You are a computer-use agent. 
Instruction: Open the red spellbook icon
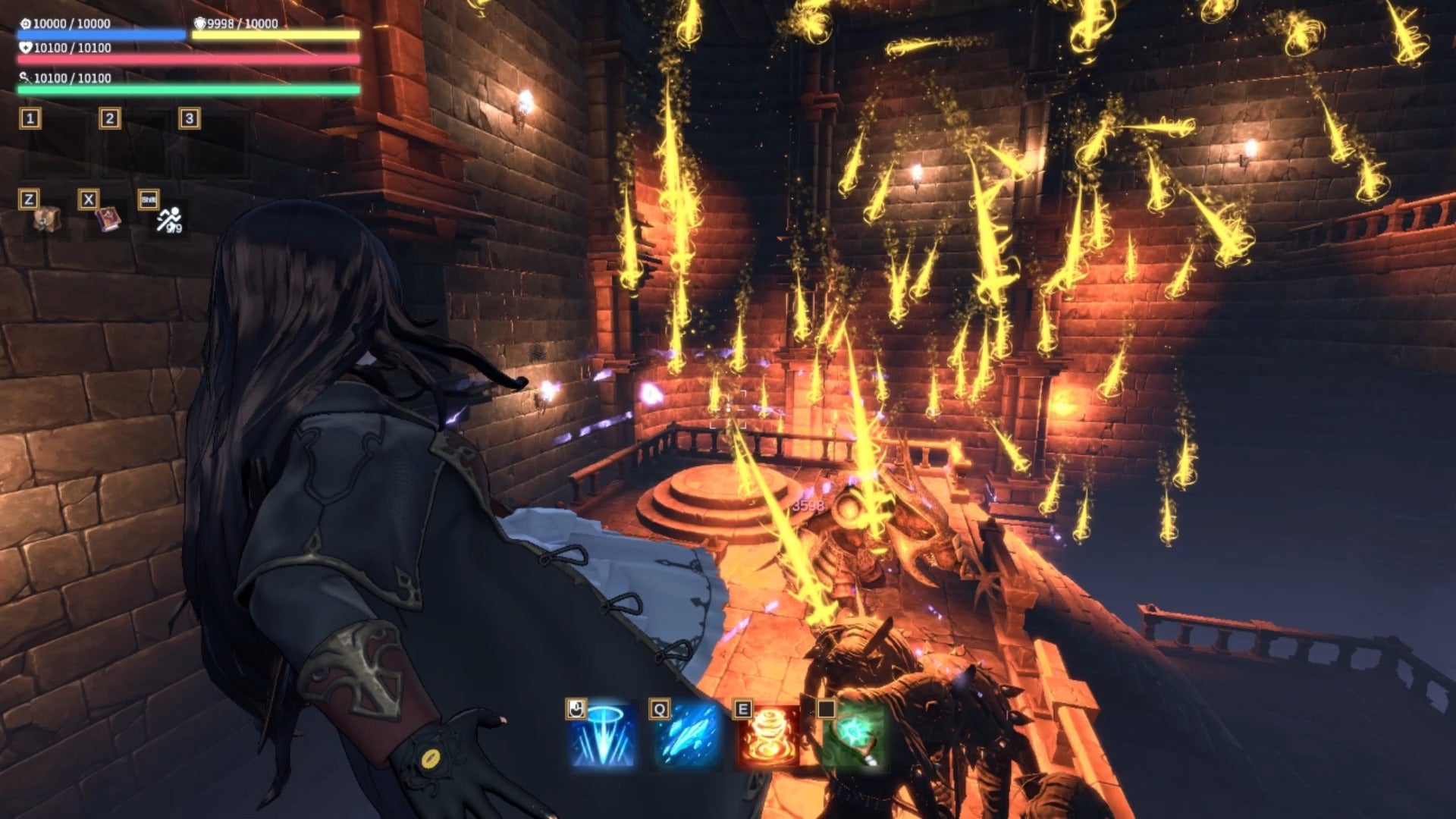point(107,220)
